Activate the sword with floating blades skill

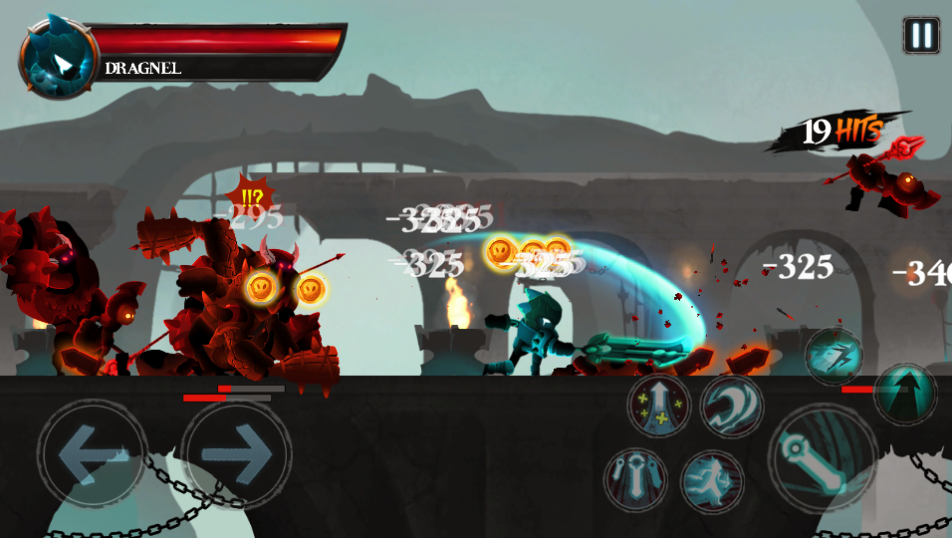tap(636, 480)
